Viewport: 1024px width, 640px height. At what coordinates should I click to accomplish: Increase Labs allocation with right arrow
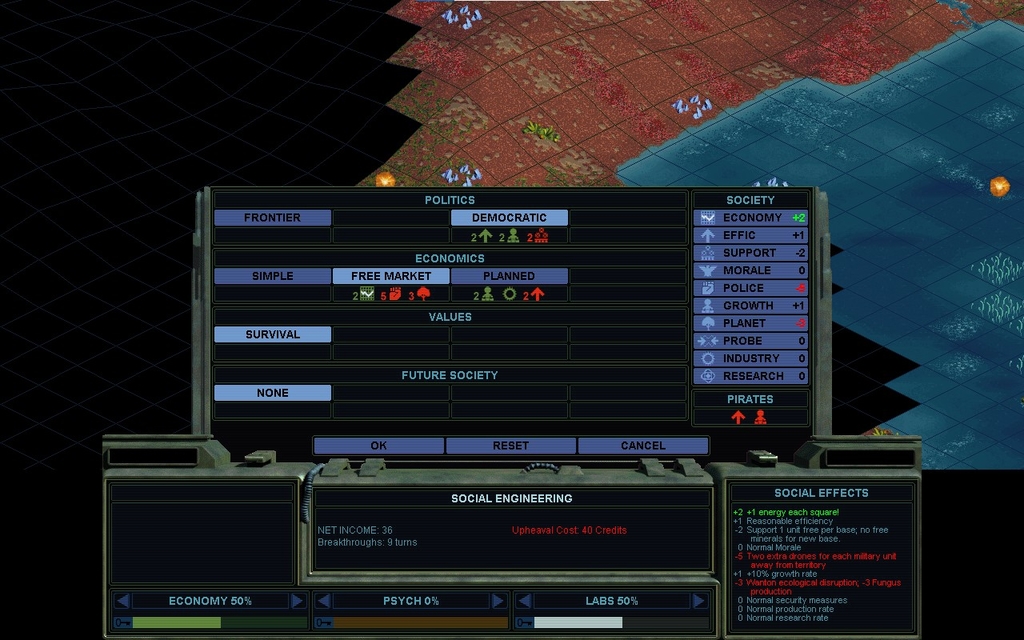(x=698, y=601)
